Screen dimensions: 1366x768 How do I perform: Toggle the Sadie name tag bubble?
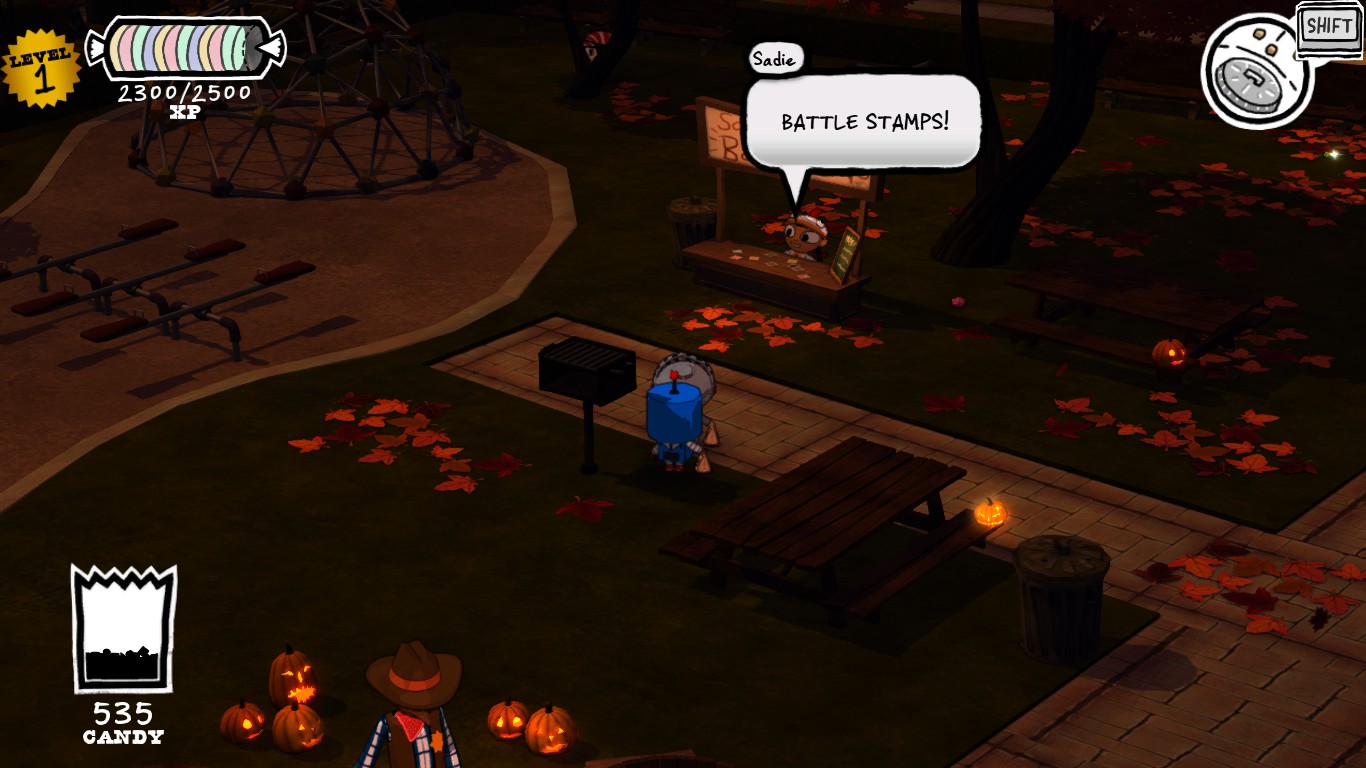point(772,59)
